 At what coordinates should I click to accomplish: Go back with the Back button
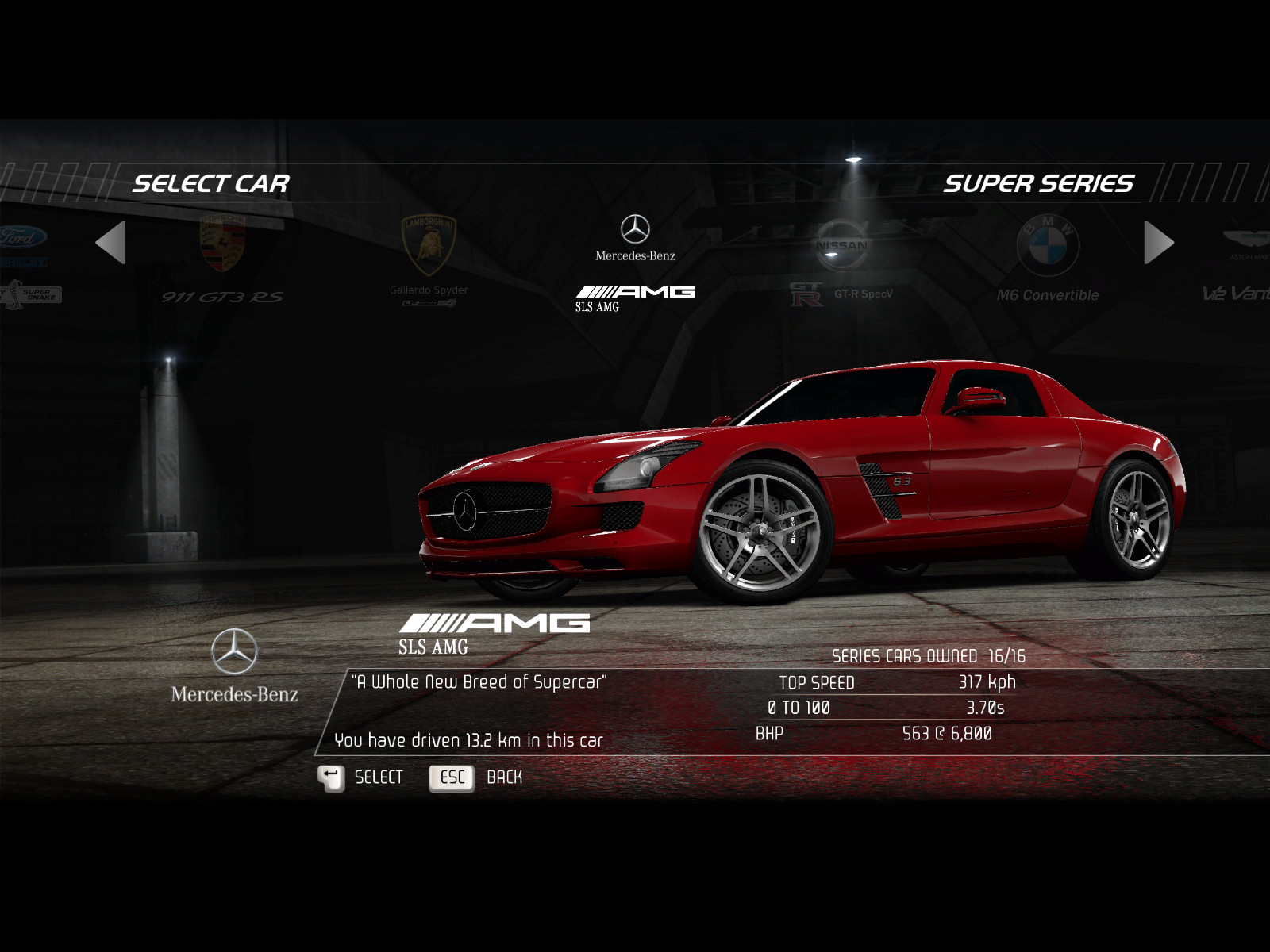[476, 777]
